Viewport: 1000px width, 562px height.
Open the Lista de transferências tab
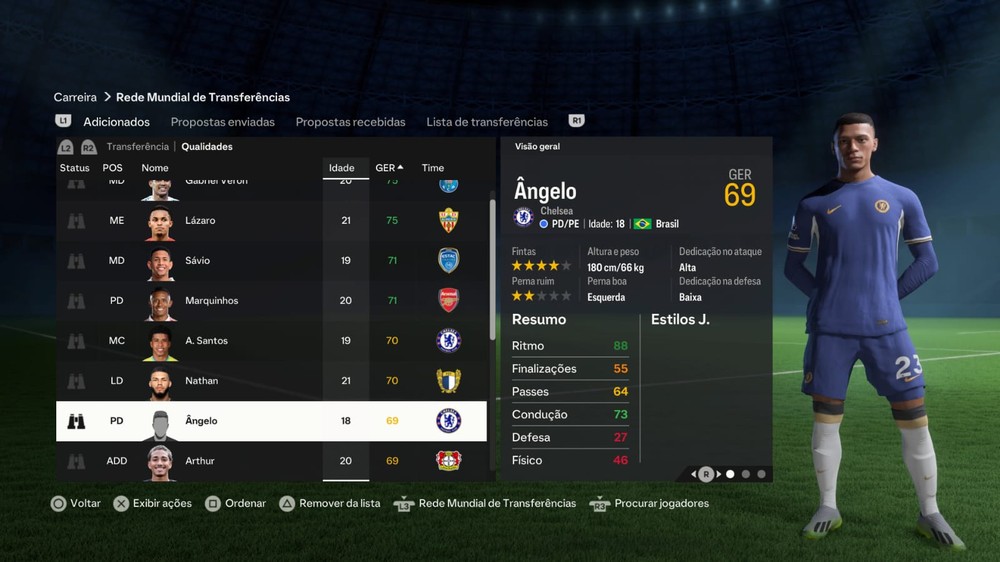pyautogui.click(x=487, y=122)
